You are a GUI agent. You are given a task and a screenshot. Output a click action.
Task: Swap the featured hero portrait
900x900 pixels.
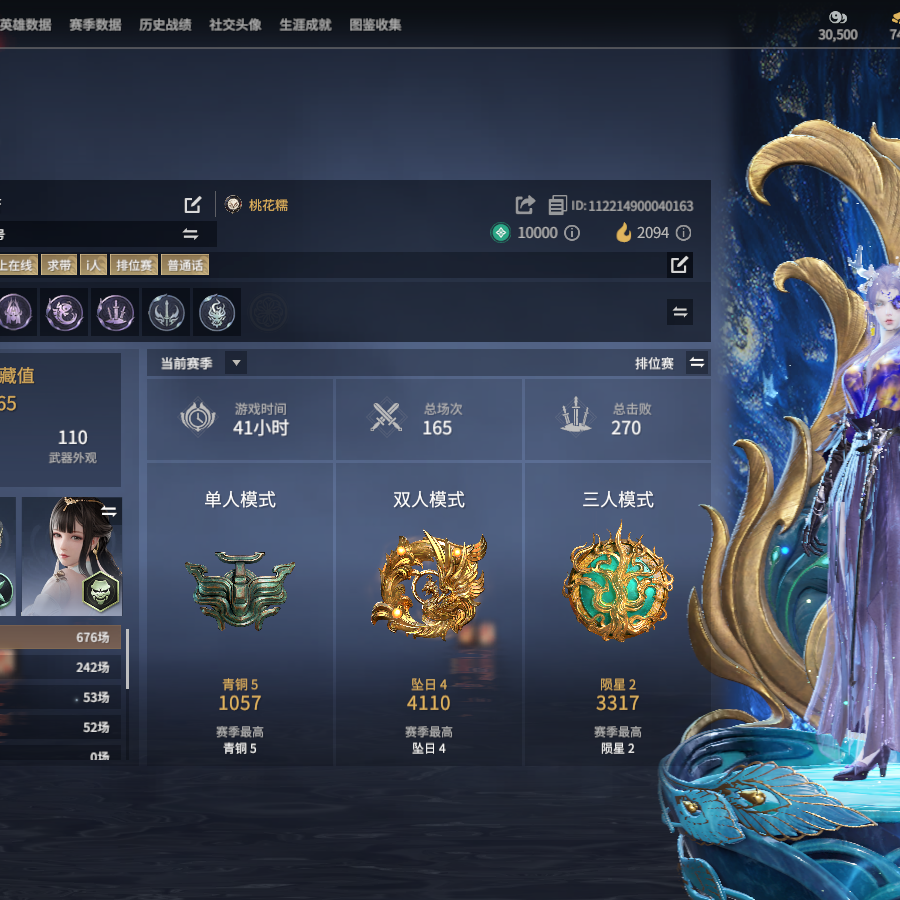[x=109, y=512]
